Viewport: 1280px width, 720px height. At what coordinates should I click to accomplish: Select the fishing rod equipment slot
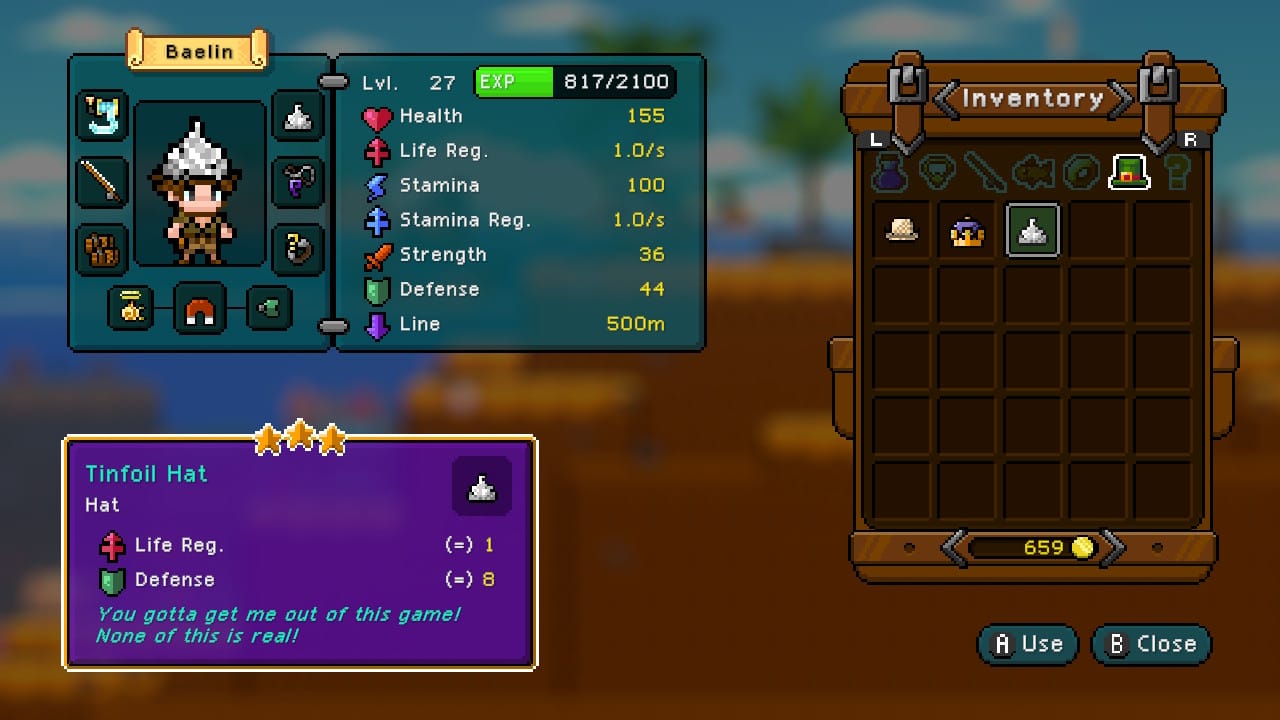102,183
